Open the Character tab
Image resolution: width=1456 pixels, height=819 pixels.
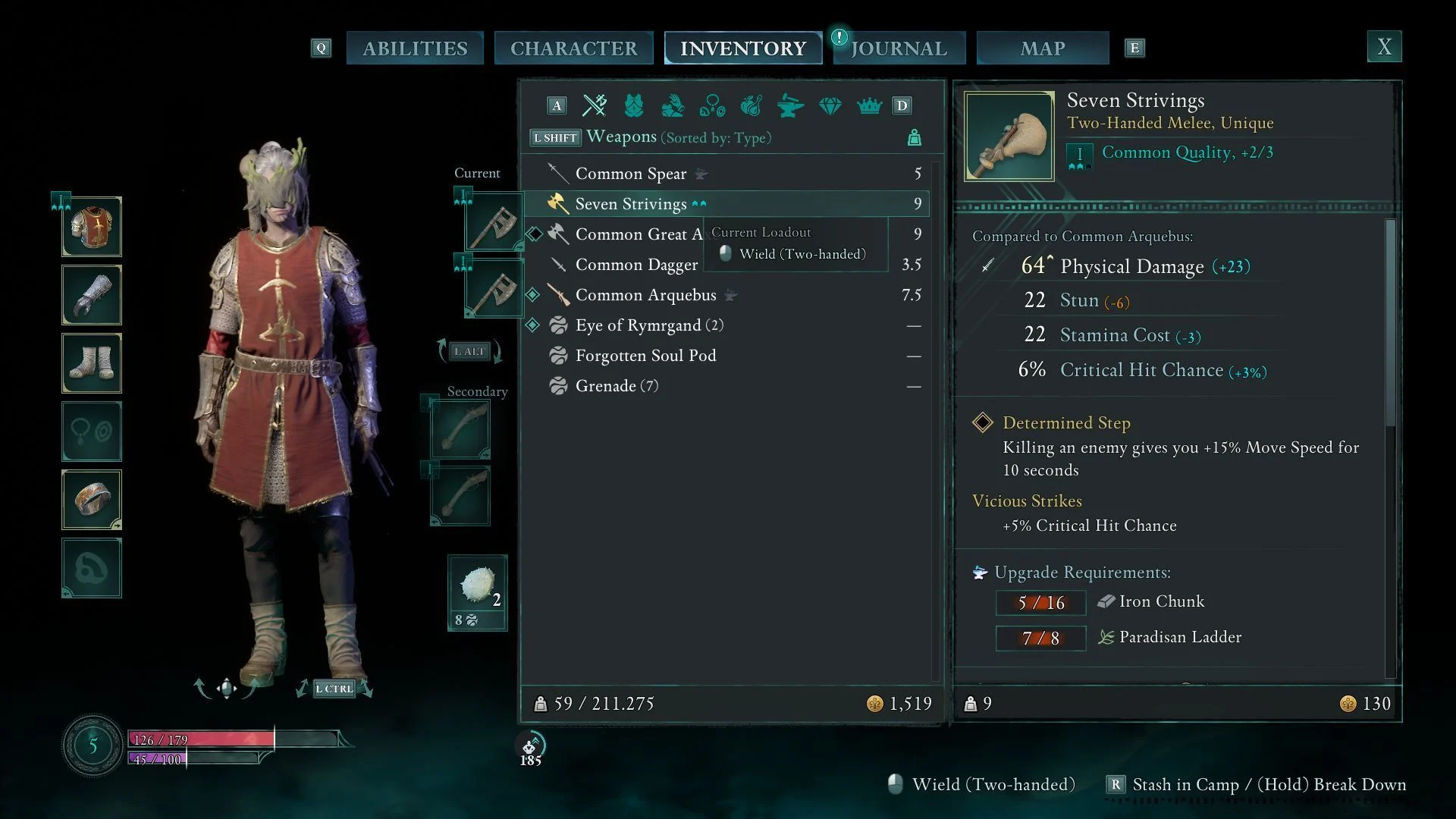(x=573, y=49)
